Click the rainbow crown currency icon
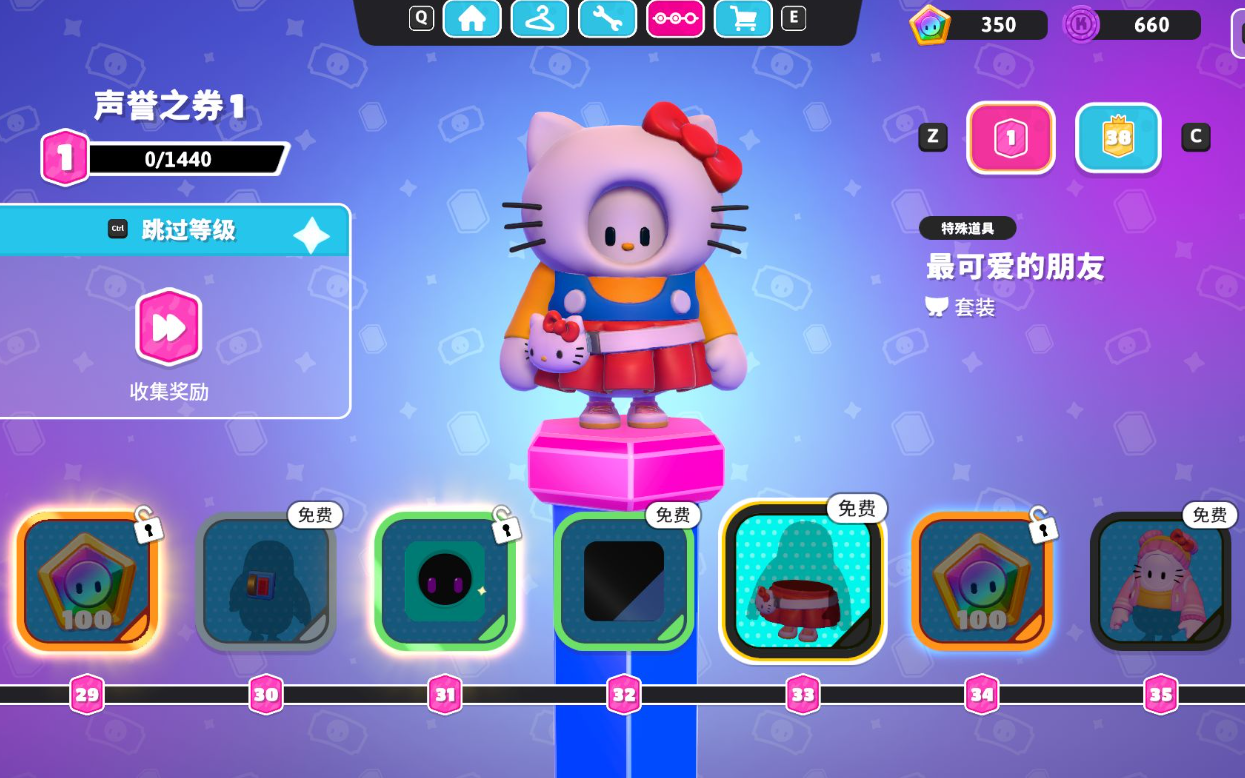This screenshot has width=1245, height=778. pyautogui.click(x=929, y=25)
